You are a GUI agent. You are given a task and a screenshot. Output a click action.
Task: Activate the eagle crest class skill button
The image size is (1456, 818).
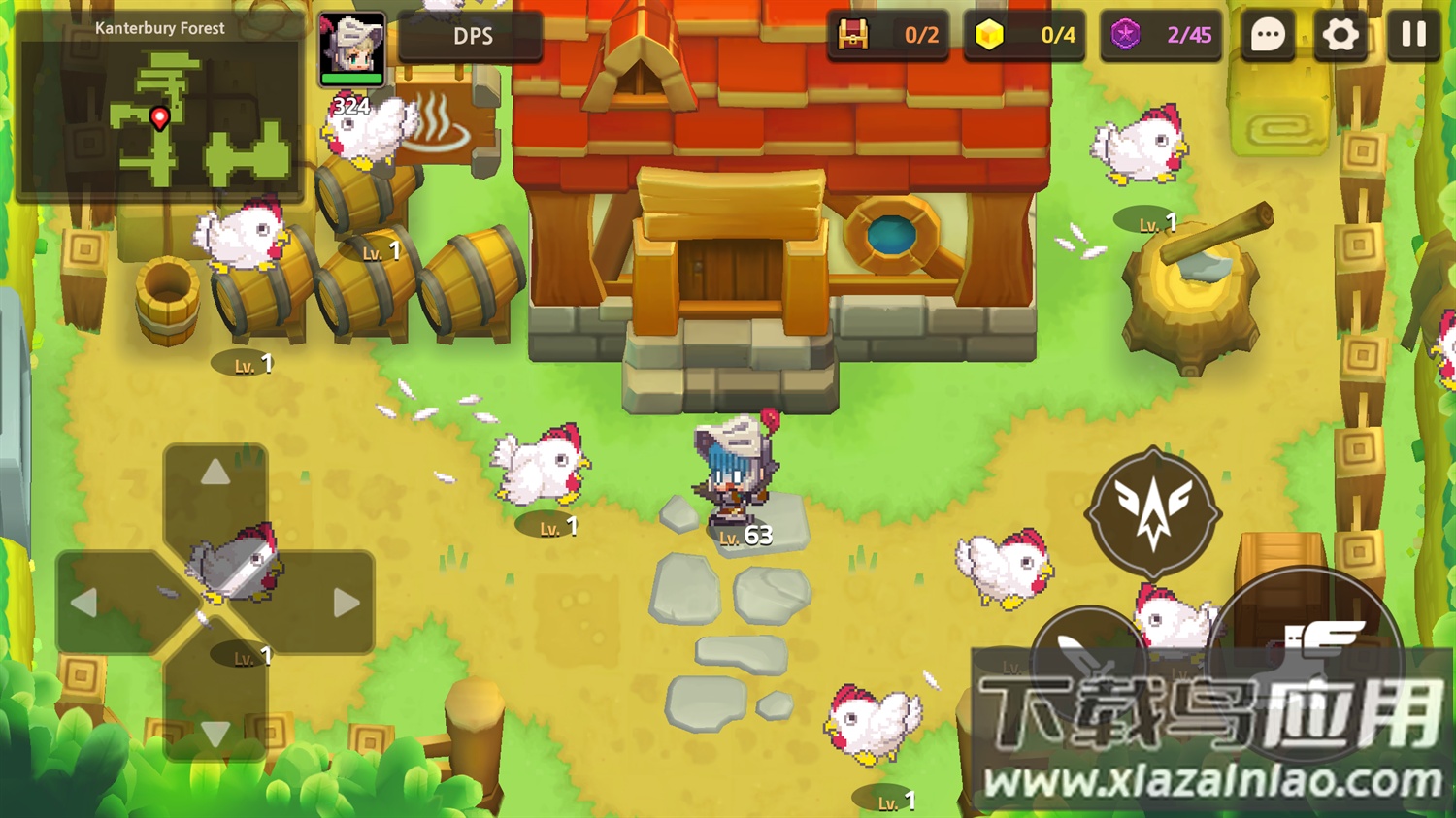coord(1153,509)
